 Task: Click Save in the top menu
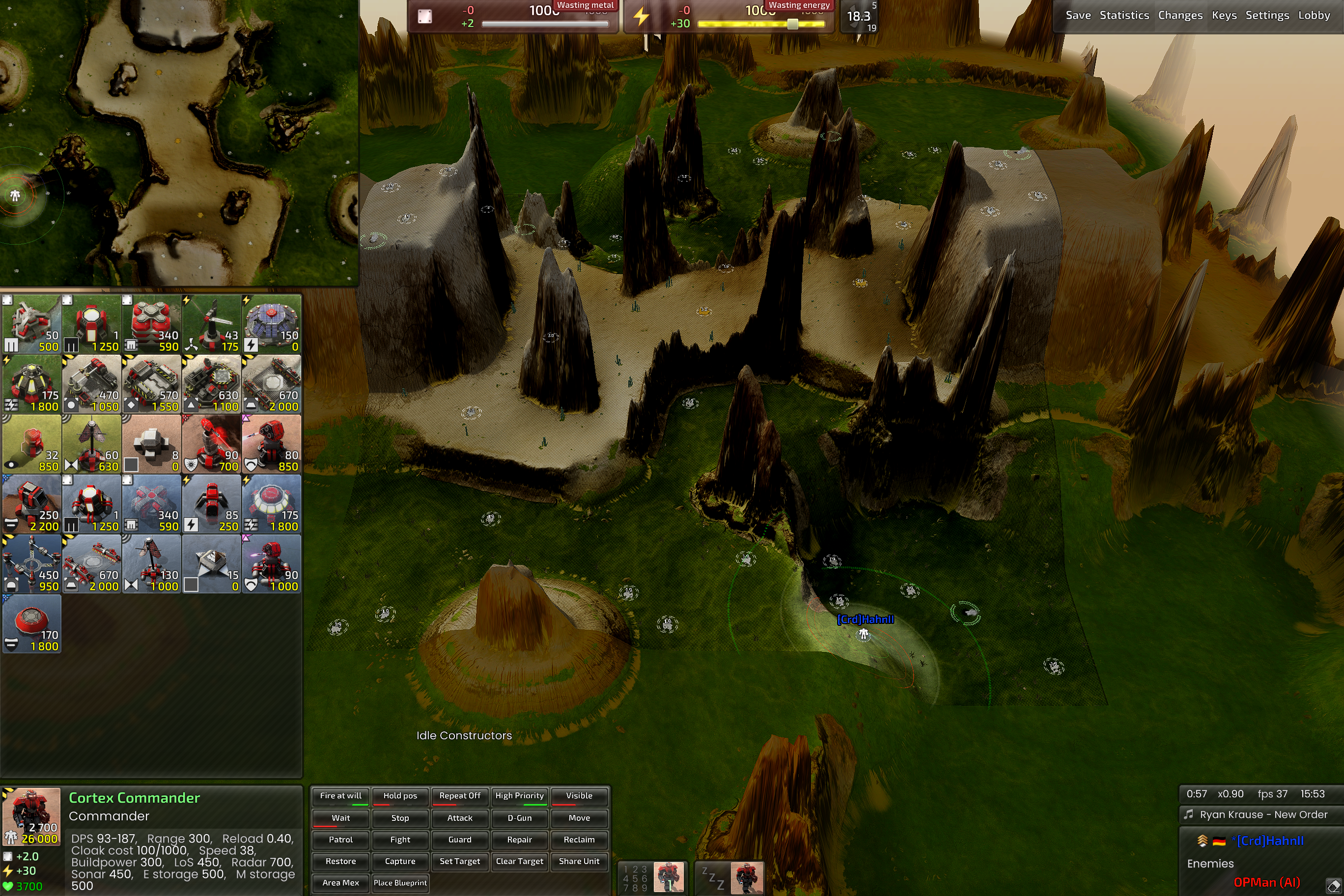tap(1078, 15)
